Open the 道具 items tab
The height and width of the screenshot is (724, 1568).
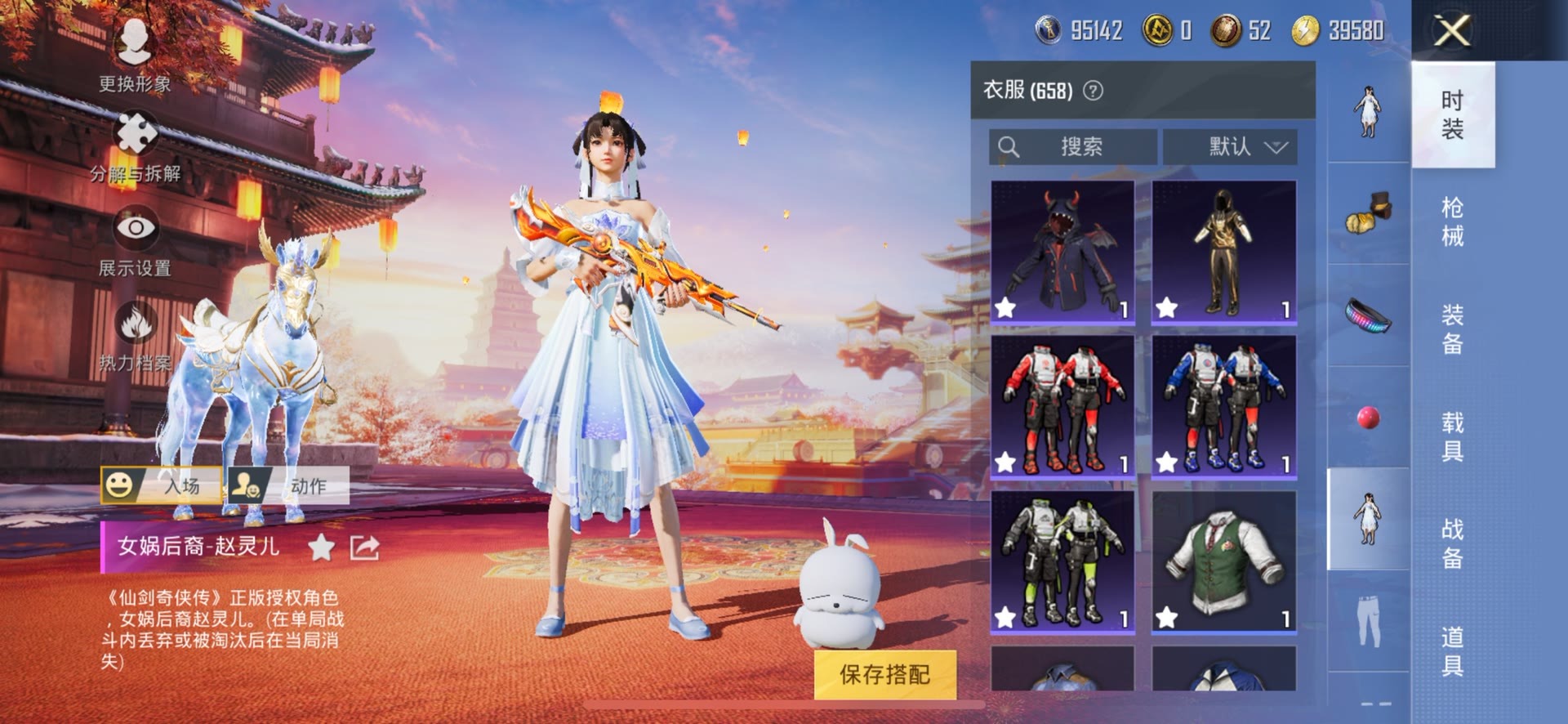coord(1452,650)
